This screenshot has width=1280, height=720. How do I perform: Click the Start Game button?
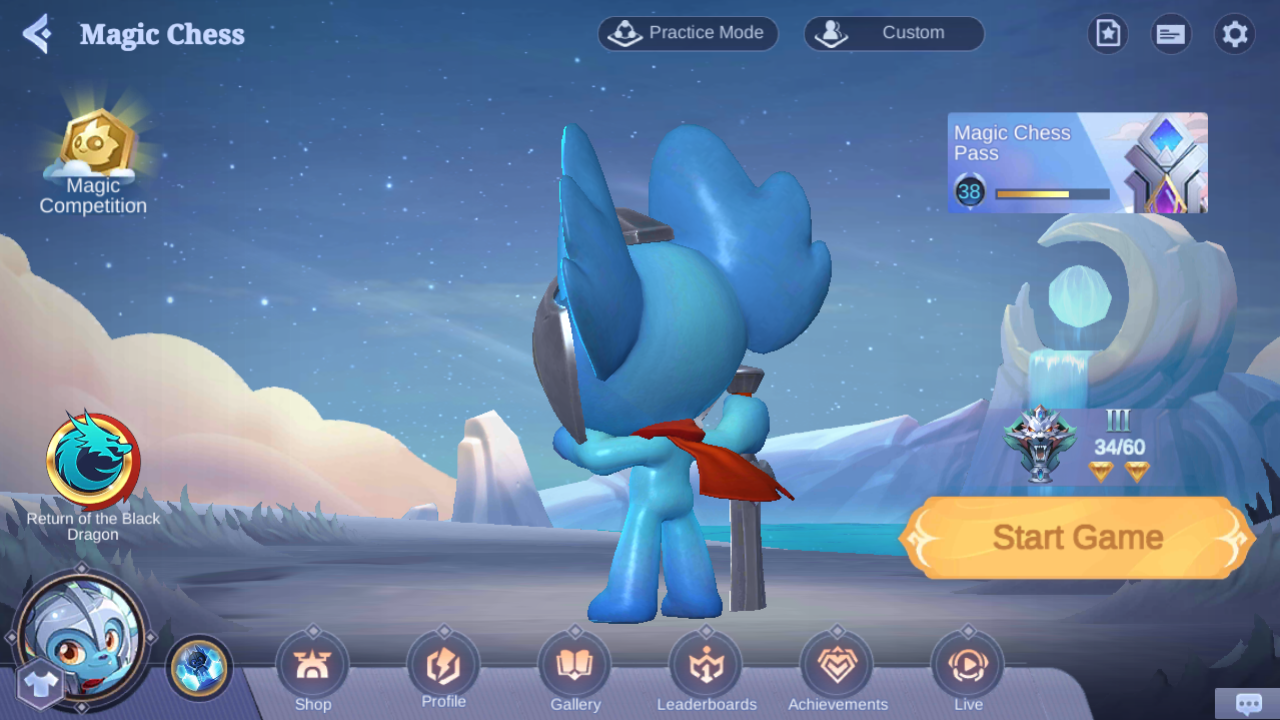[x=1077, y=538]
